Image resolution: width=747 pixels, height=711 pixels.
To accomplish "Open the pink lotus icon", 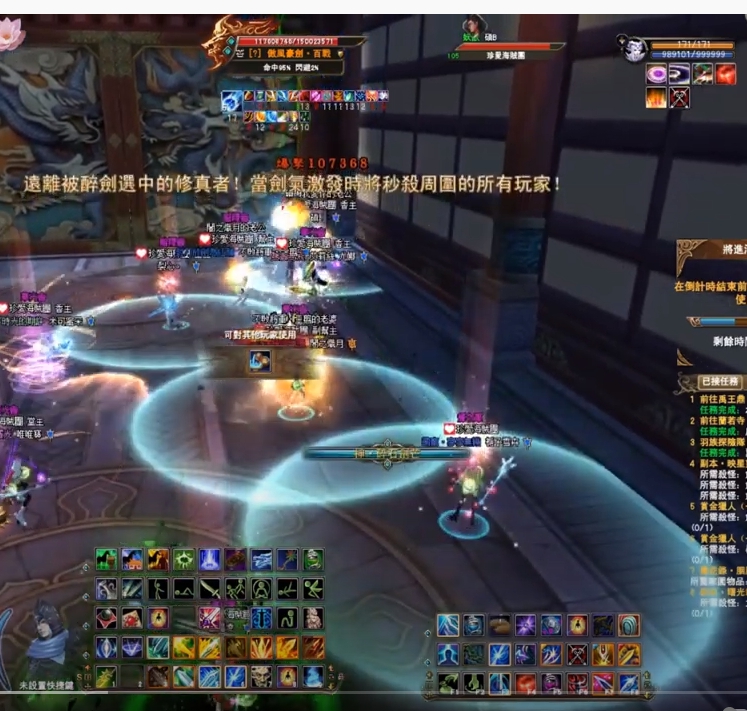I will click(11, 35).
